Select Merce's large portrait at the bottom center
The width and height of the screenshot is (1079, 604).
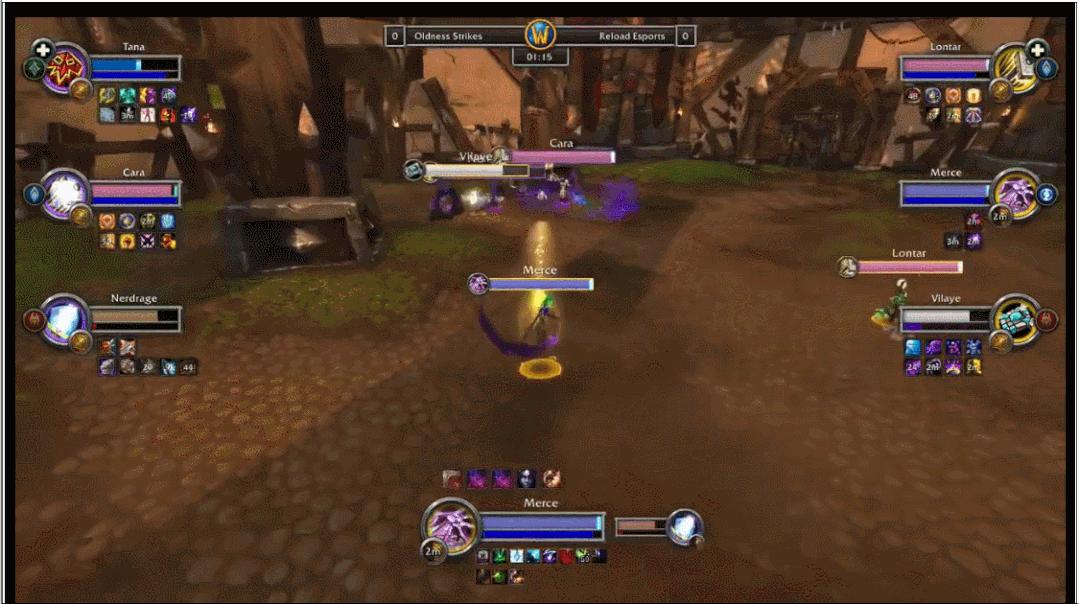[450, 524]
